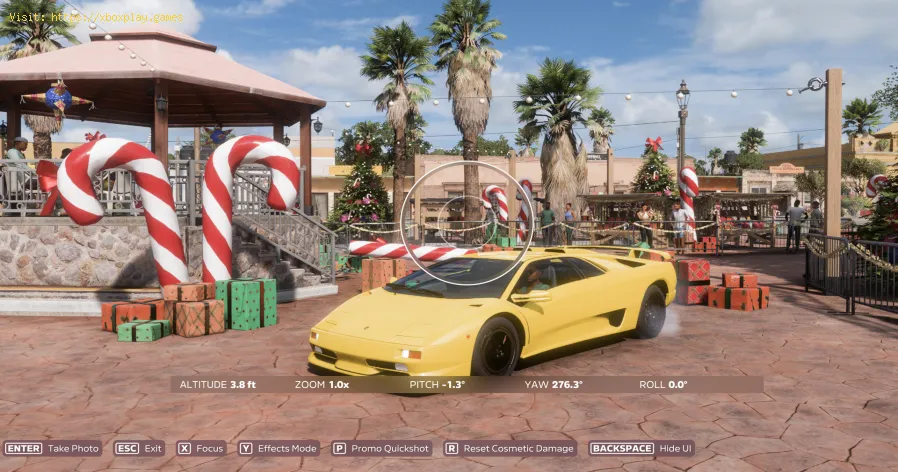Choose Promo Quickshot
This screenshot has height=472, width=898.
tap(381, 449)
